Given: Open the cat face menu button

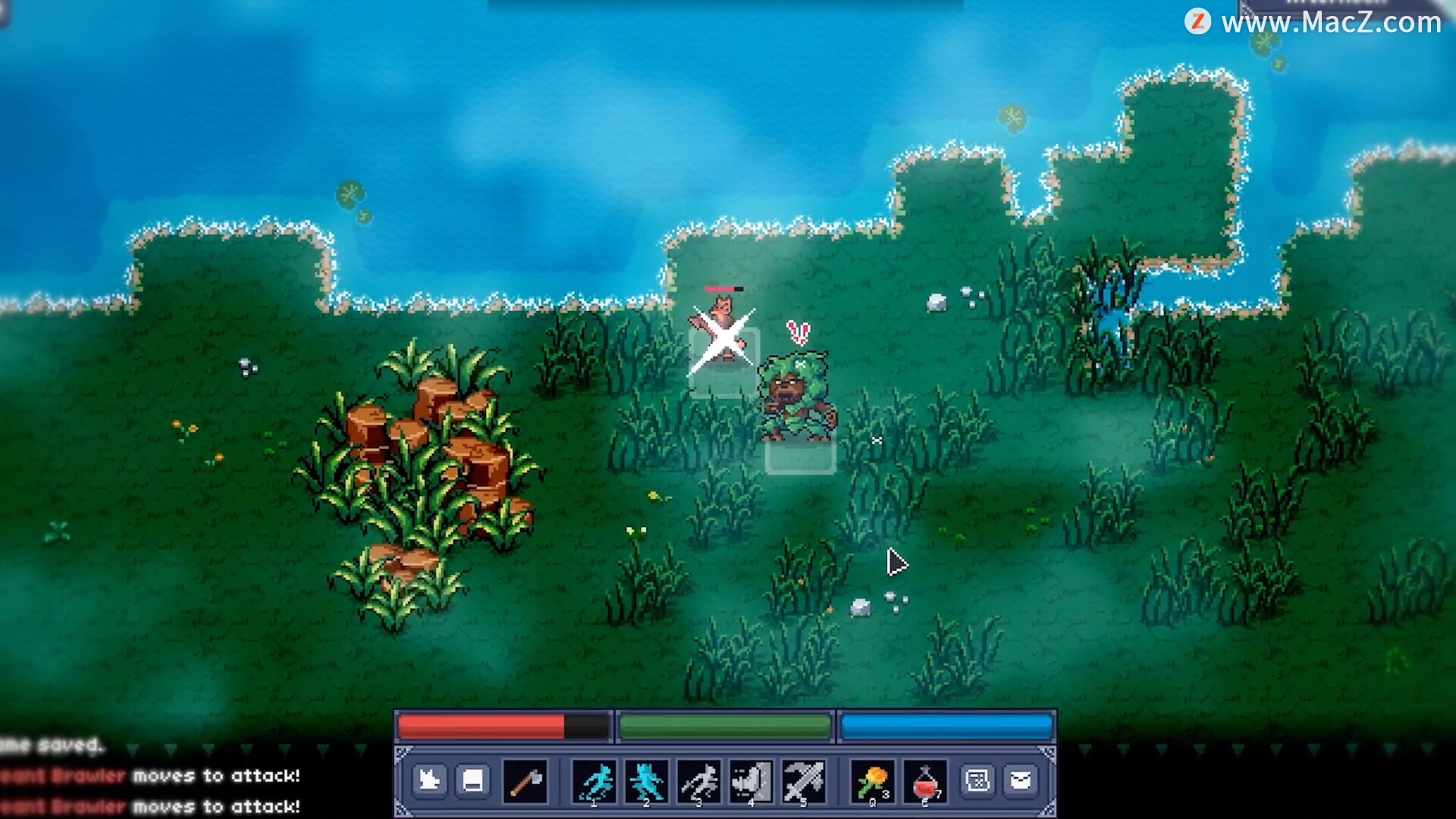Looking at the screenshot, I should pyautogui.click(x=1021, y=780).
